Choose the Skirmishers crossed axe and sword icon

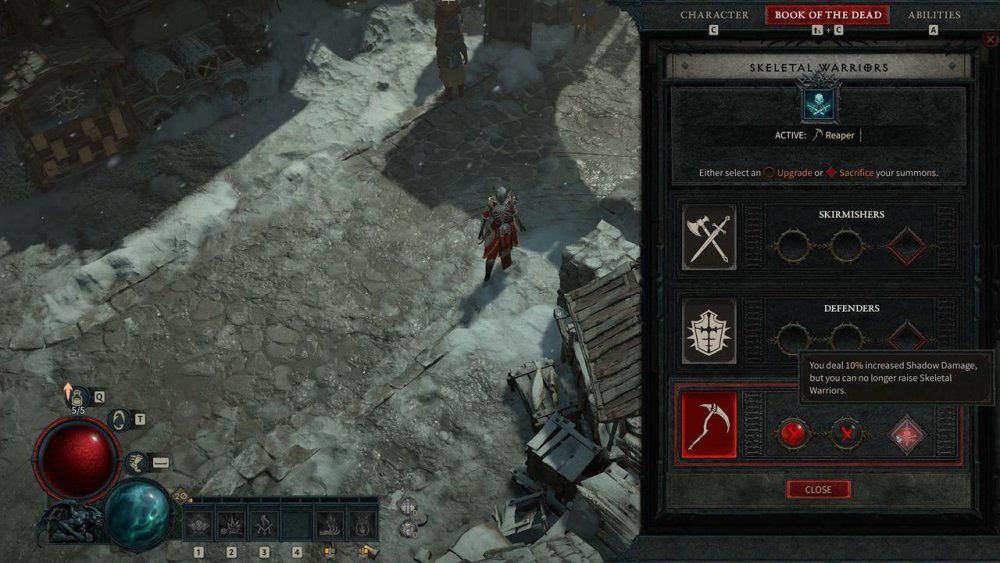709,238
